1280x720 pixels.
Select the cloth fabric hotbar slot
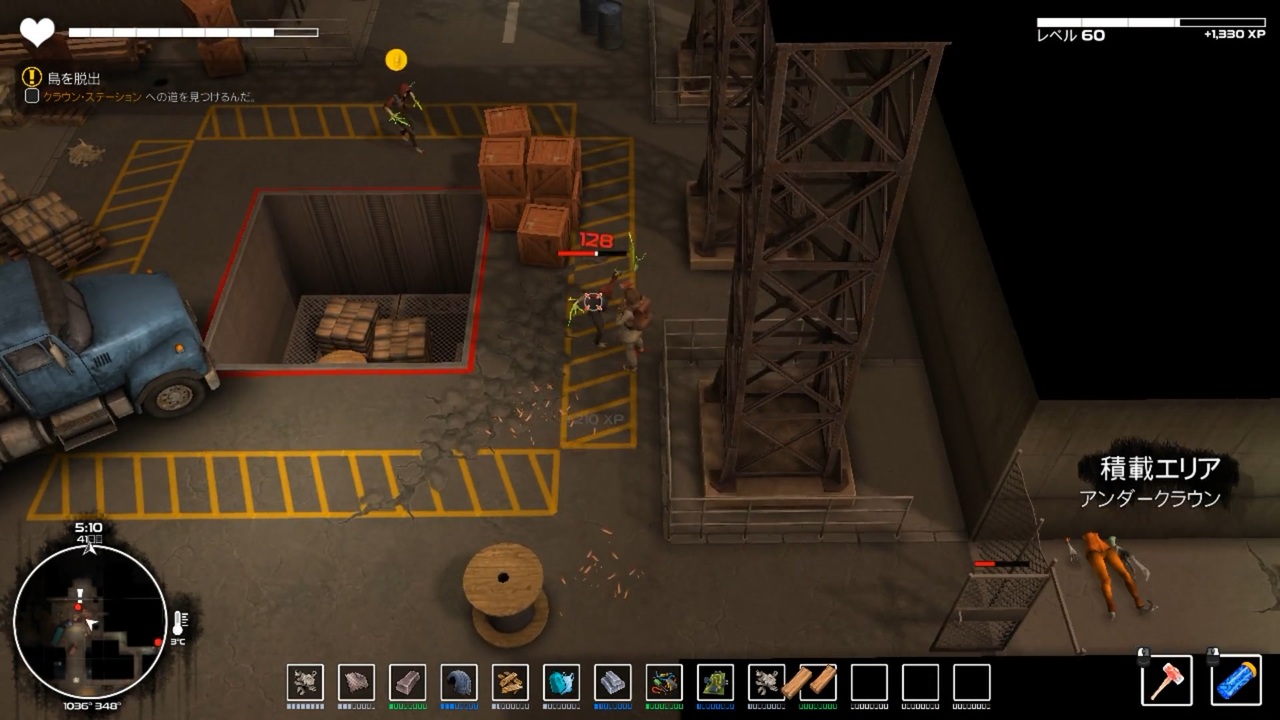[x=356, y=682]
